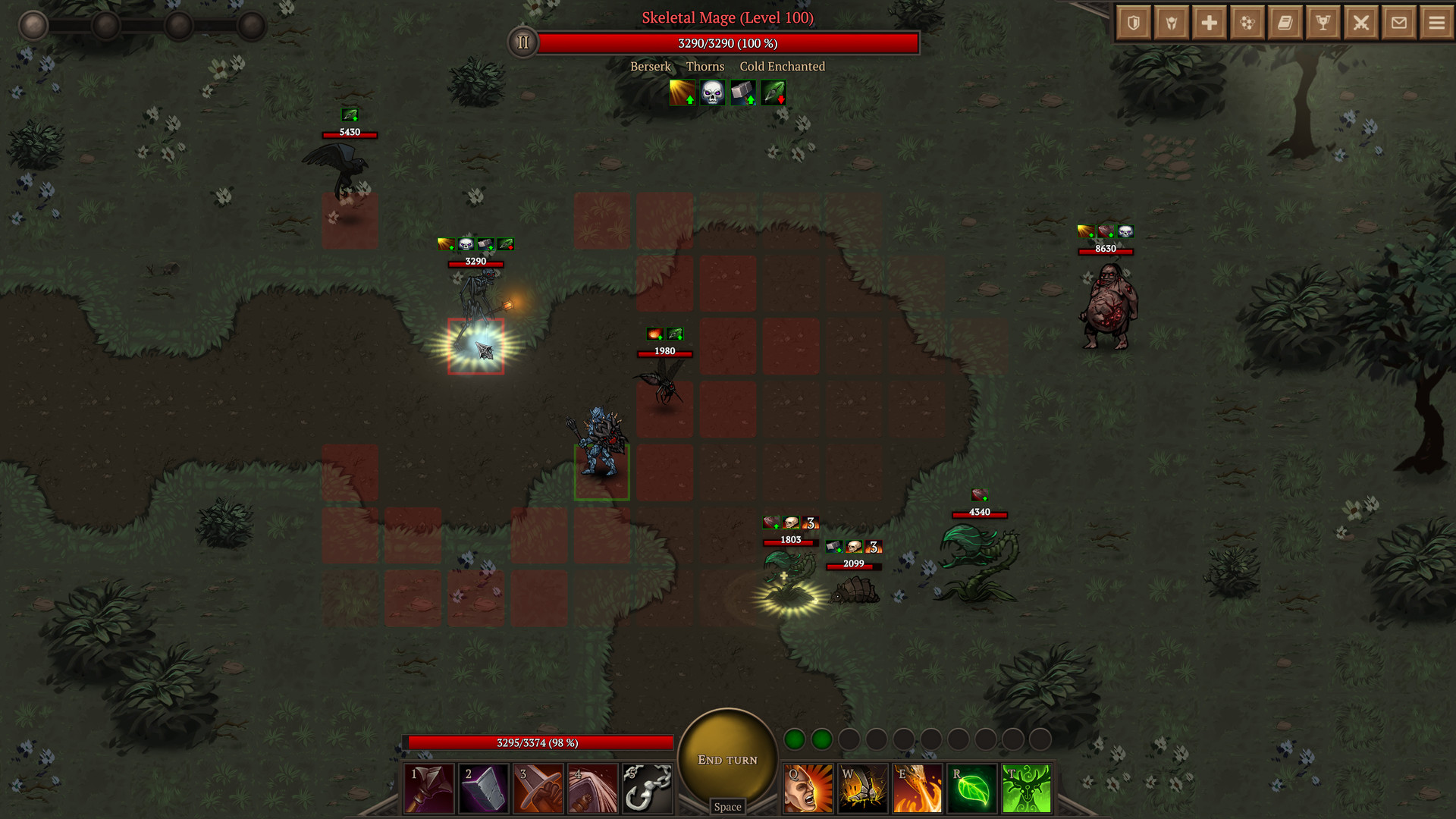
Task: Activate the sword-grip ability in slot 3
Action: click(x=538, y=789)
